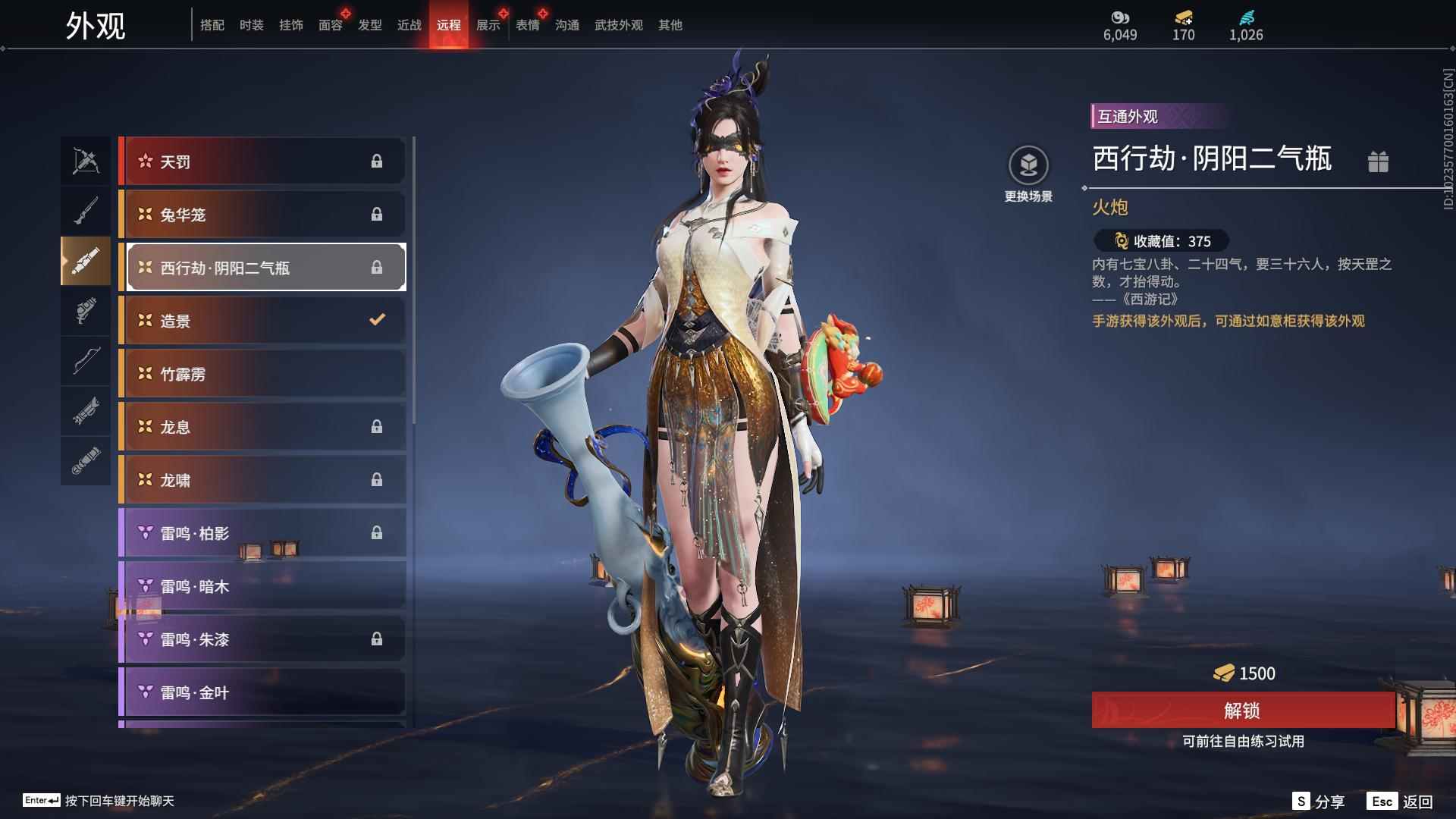Select the 发型 hairstyle tab
The height and width of the screenshot is (819, 1456).
pos(369,26)
